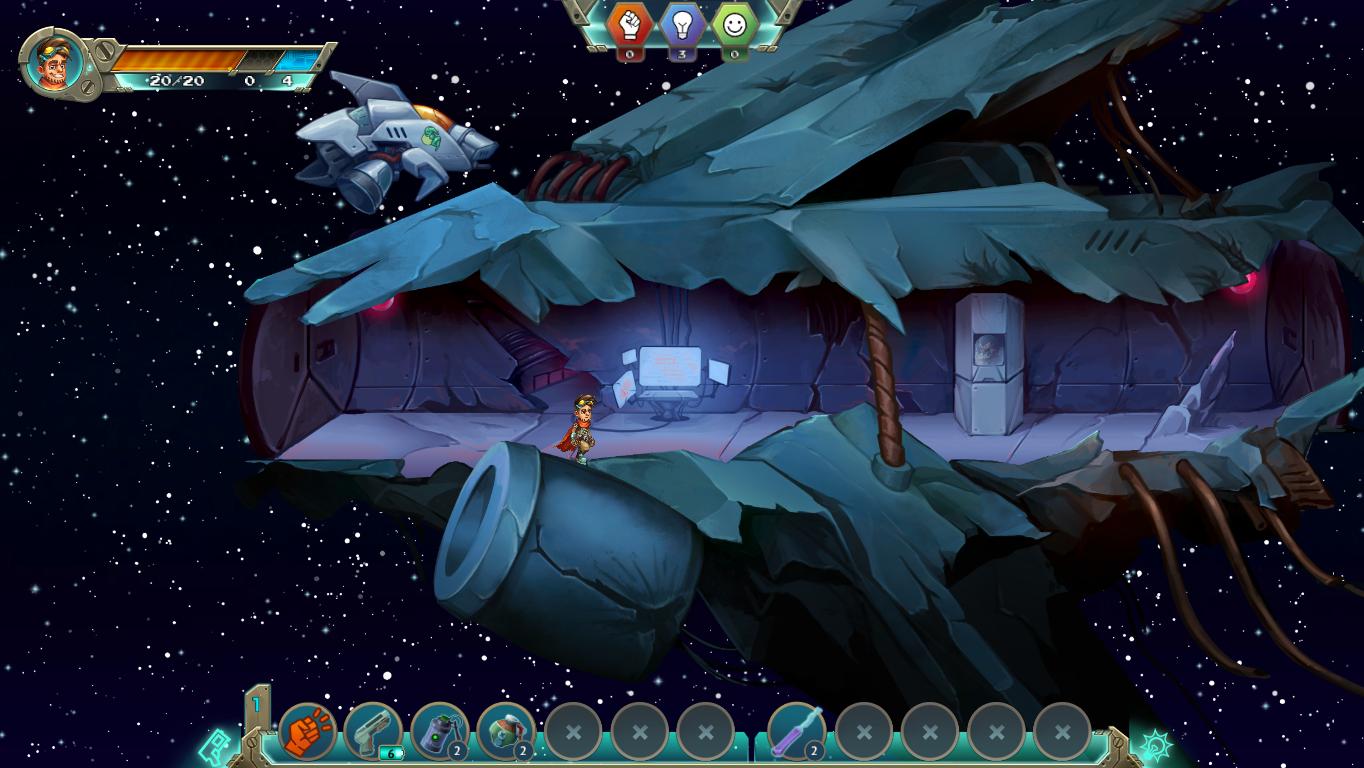Click the red fist hexagon icon
This screenshot has width=1364, height=768.
click(630, 25)
